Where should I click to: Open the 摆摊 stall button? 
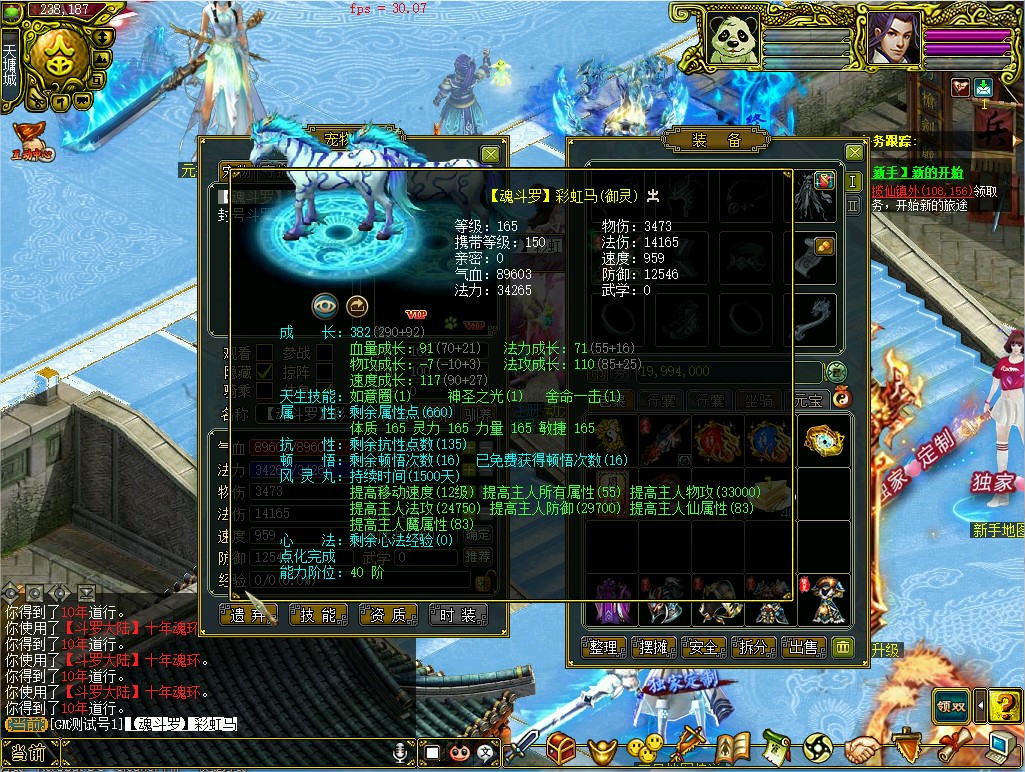point(654,648)
